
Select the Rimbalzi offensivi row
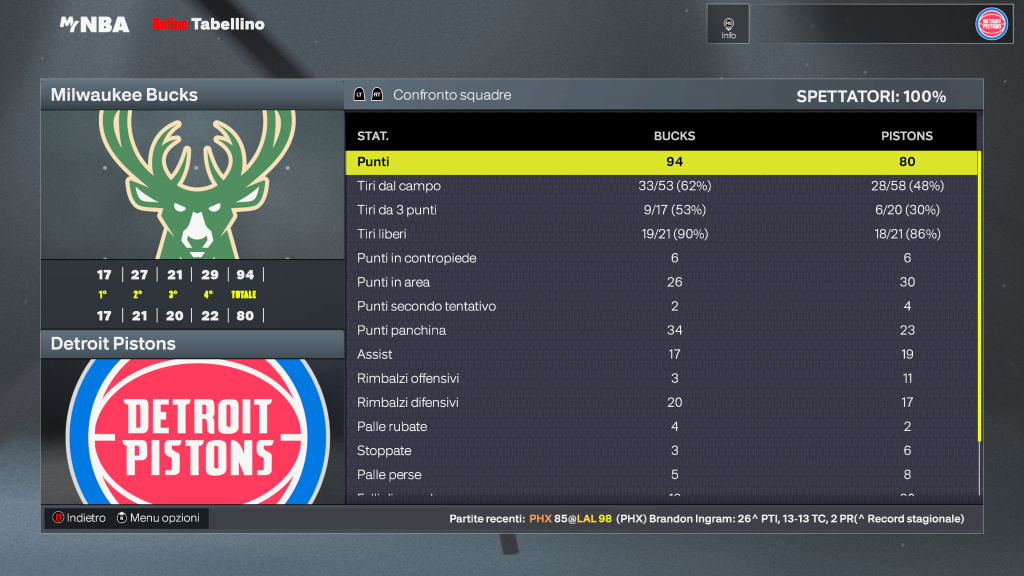tap(660, 378)
